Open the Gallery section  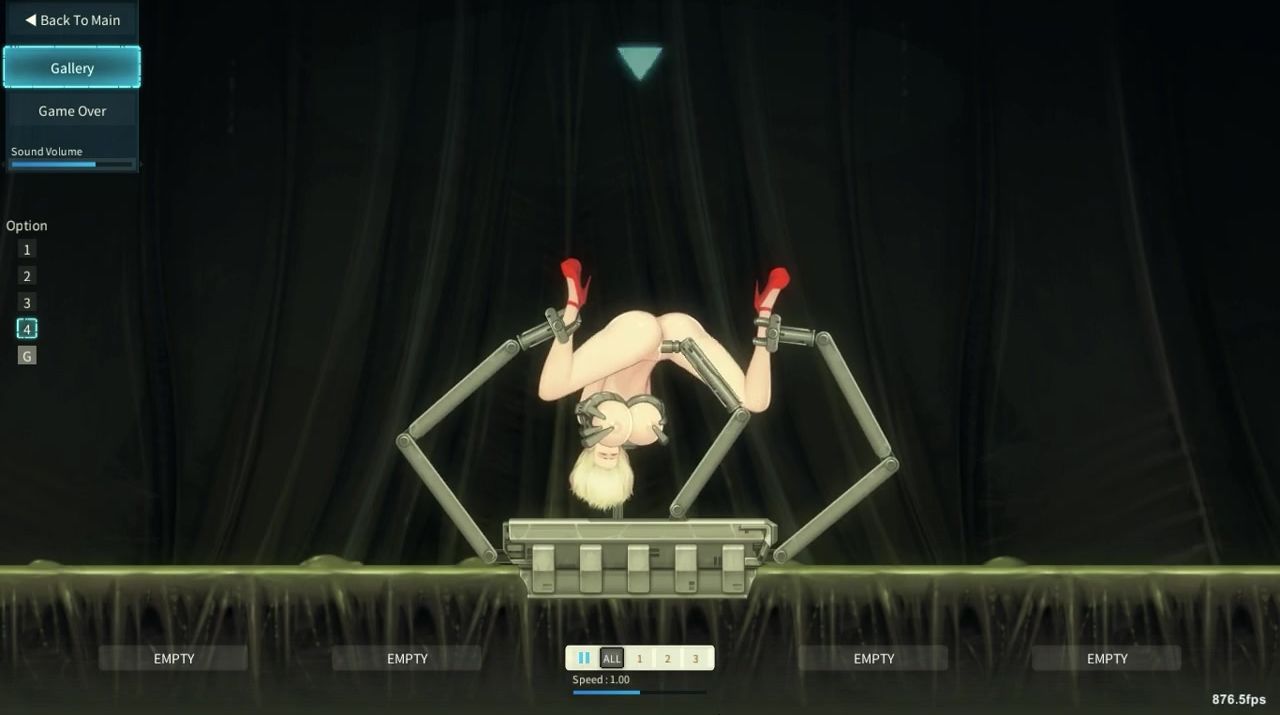click(72, 68)
